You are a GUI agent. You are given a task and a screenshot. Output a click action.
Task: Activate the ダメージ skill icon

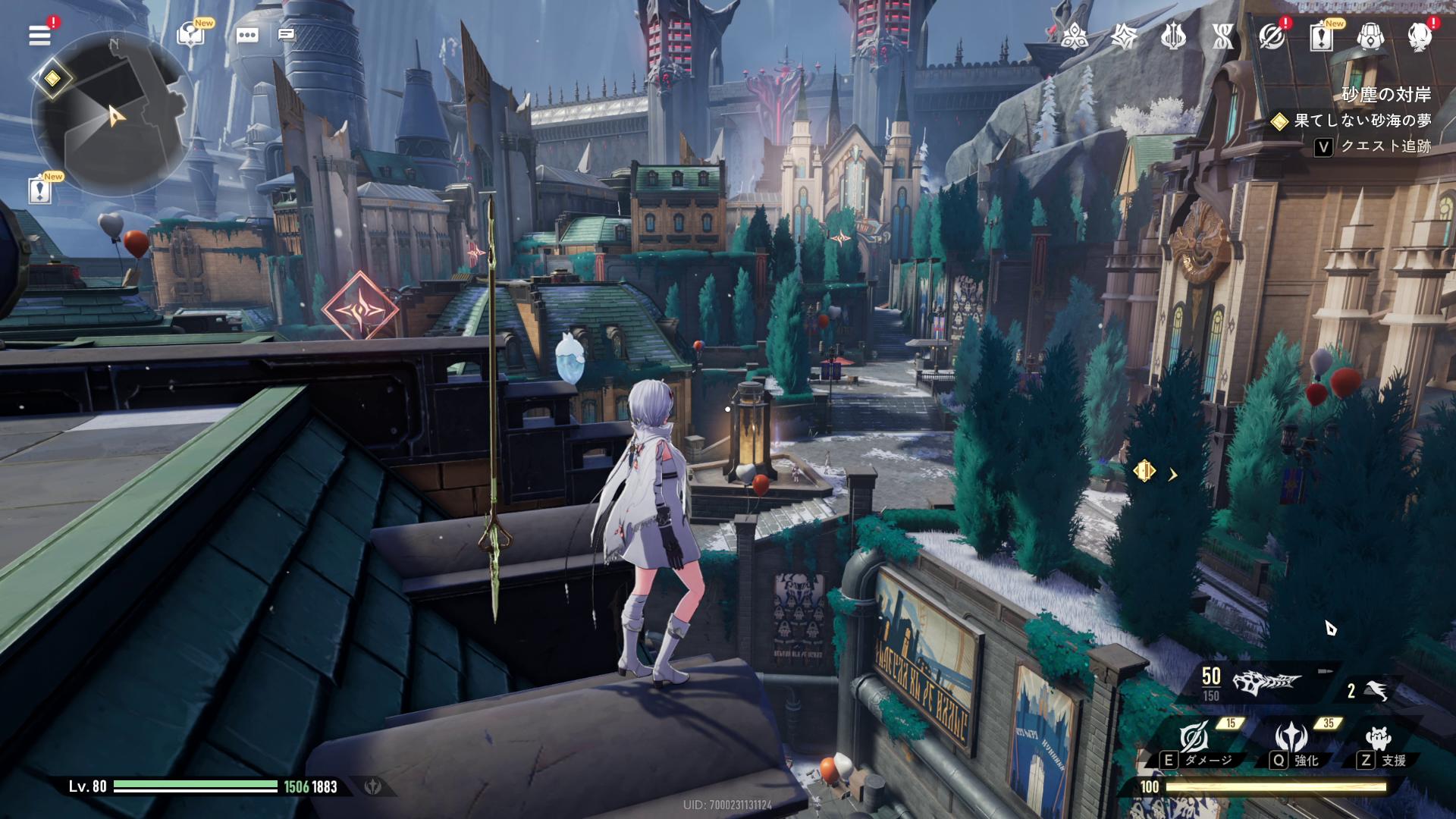pyautogui.click(x=1194, y=737)
